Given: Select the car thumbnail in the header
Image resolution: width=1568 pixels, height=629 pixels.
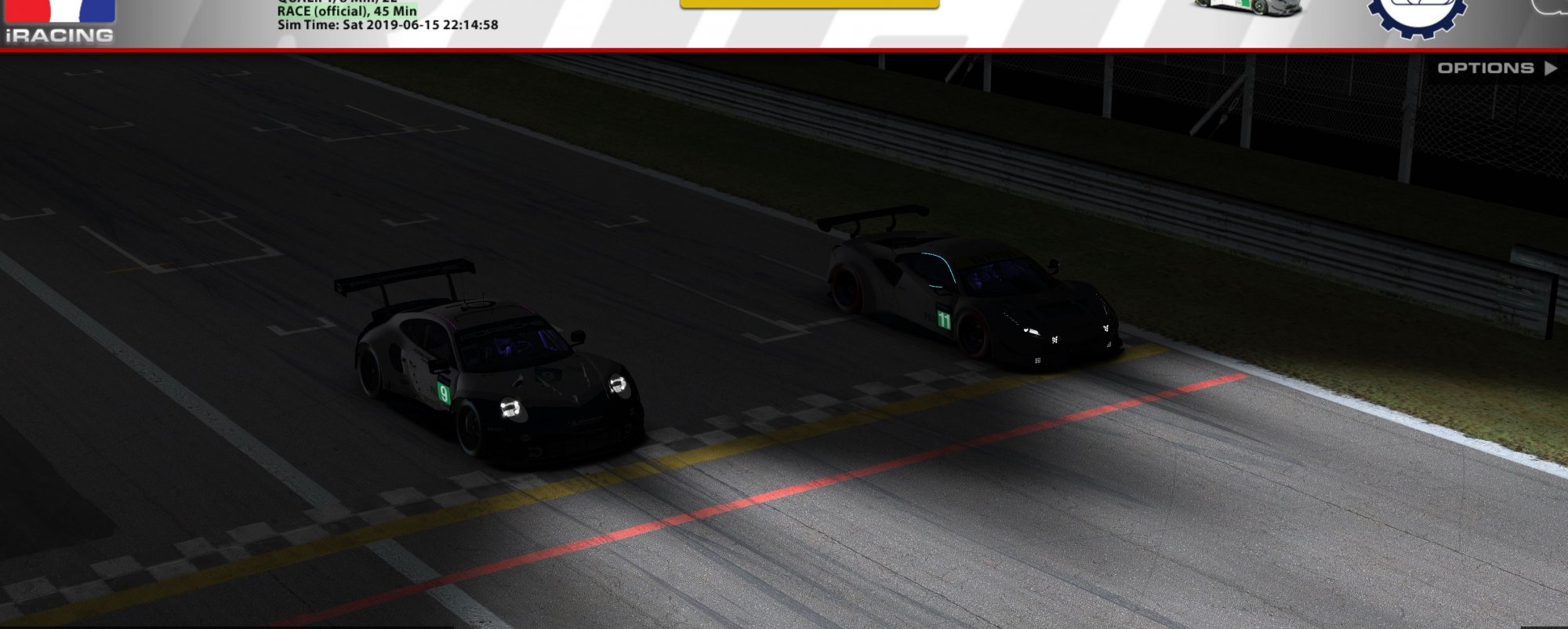Looking at the screenshot, I should coord(1247,8).
